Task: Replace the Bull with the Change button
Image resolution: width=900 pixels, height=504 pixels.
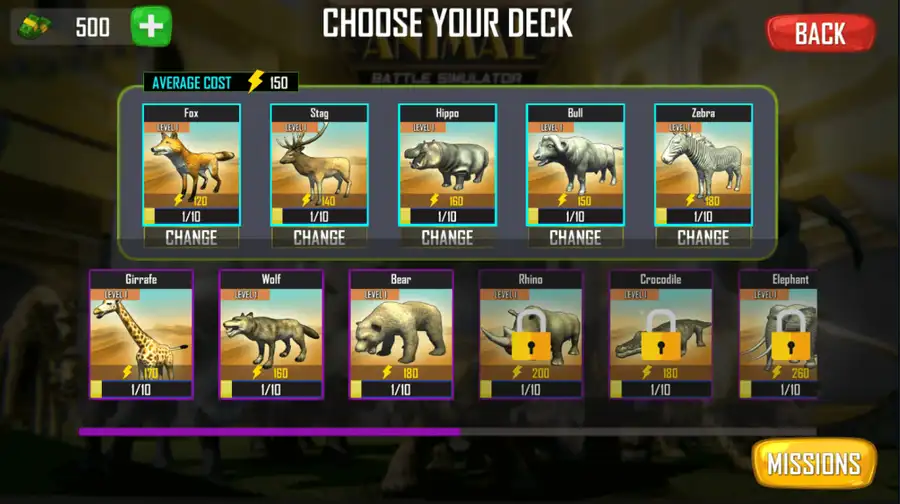Action: pos(575,238)
